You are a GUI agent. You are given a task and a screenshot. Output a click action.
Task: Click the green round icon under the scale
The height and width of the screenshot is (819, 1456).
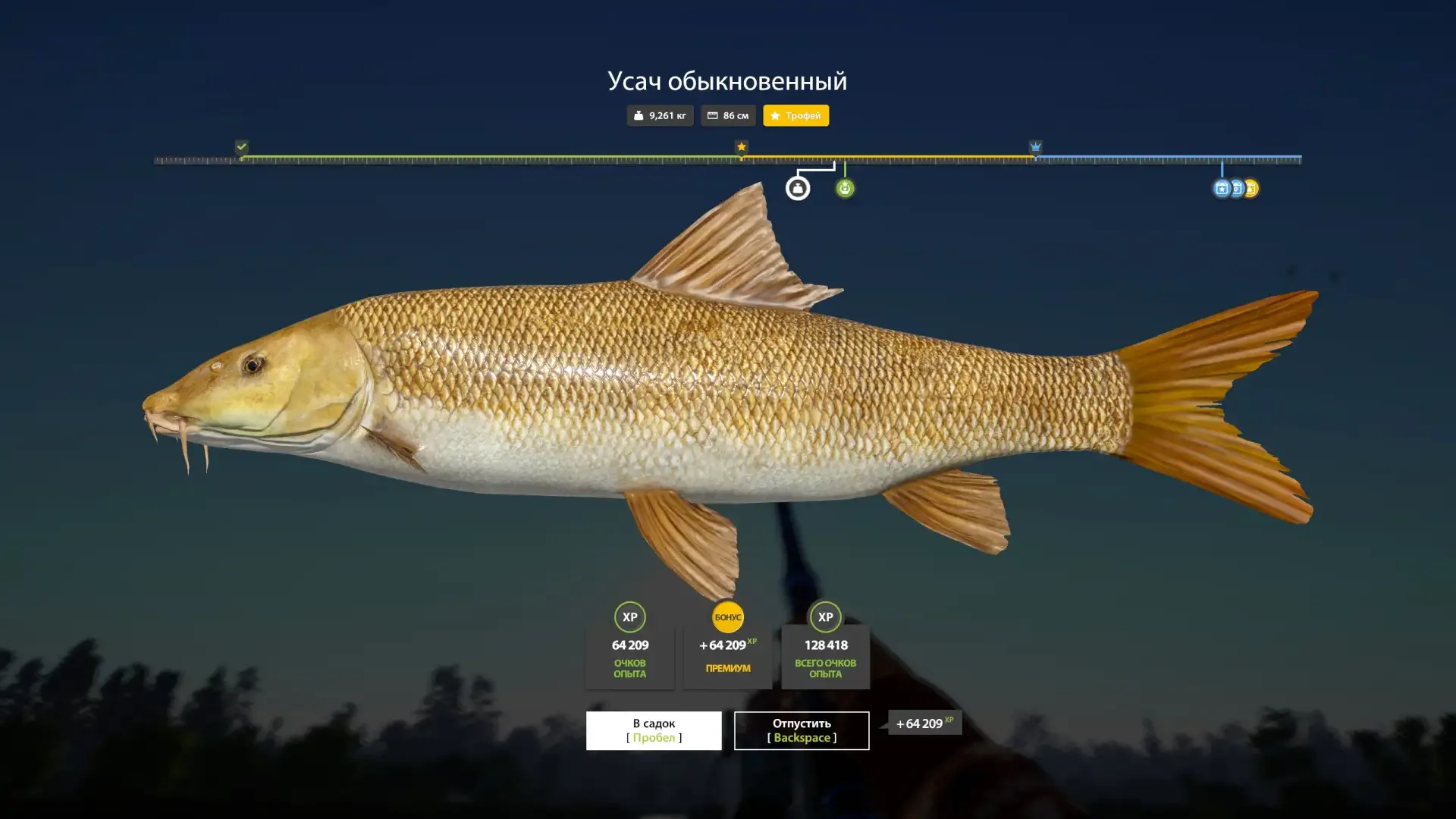click(x=845, y=188)
